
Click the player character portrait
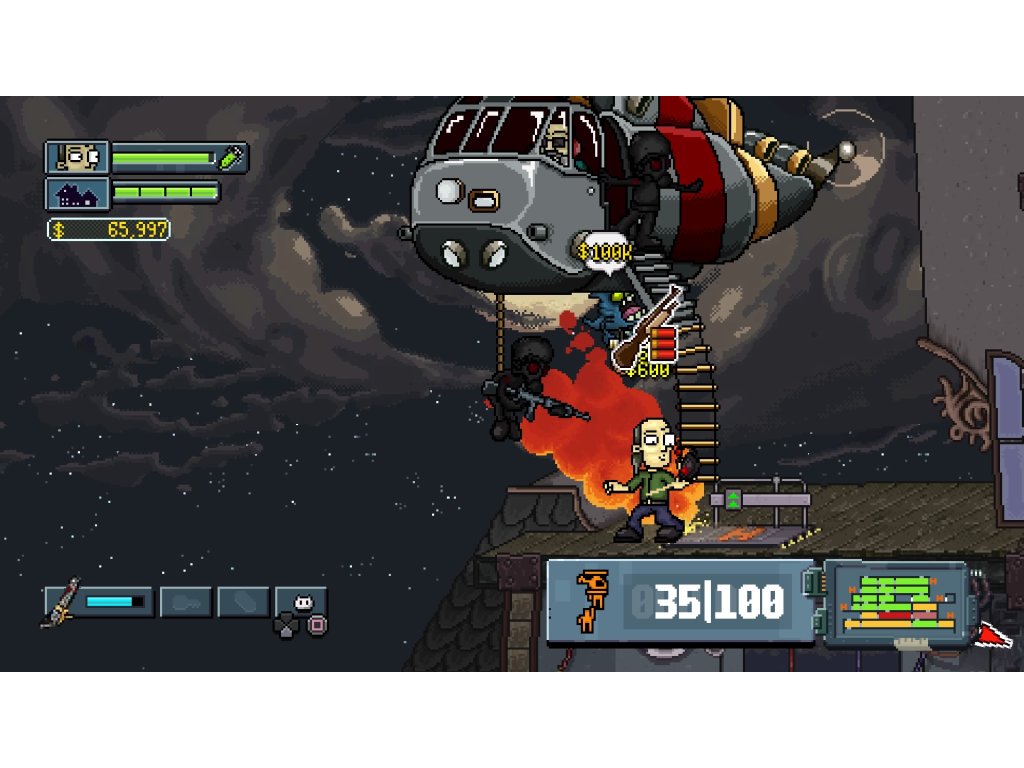76,157
